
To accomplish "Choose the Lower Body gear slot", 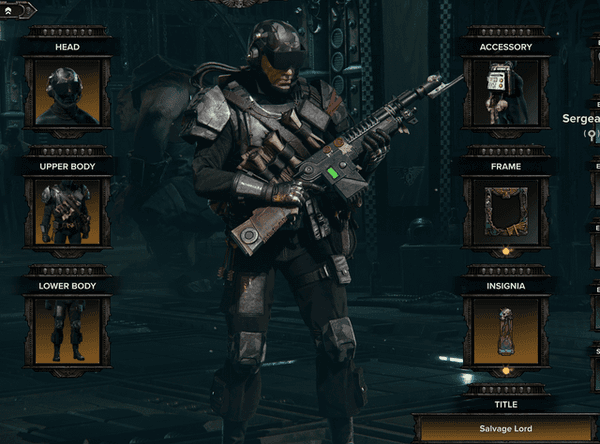I will pos(68,331).
